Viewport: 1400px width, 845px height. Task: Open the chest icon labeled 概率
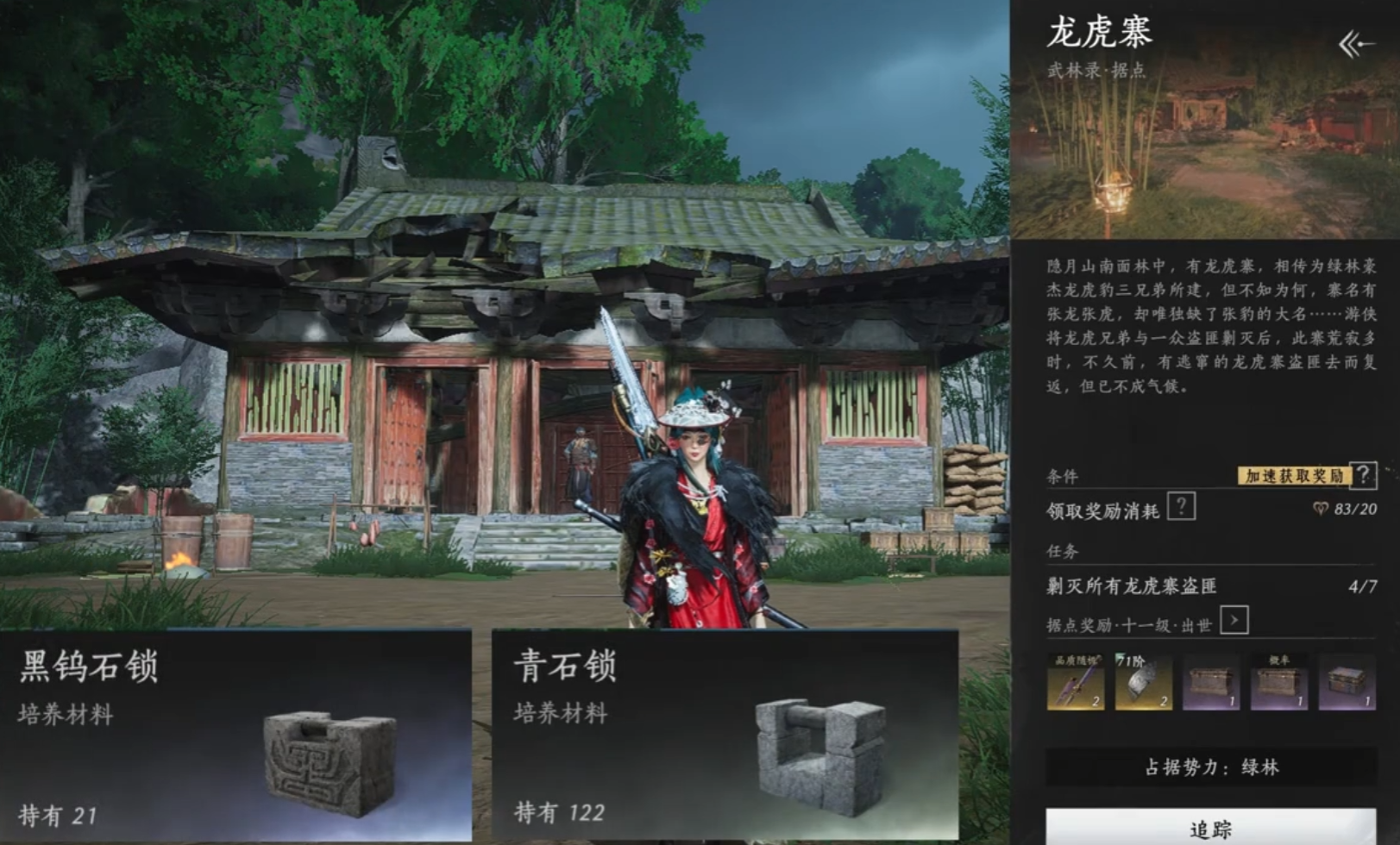point(1279,683)
